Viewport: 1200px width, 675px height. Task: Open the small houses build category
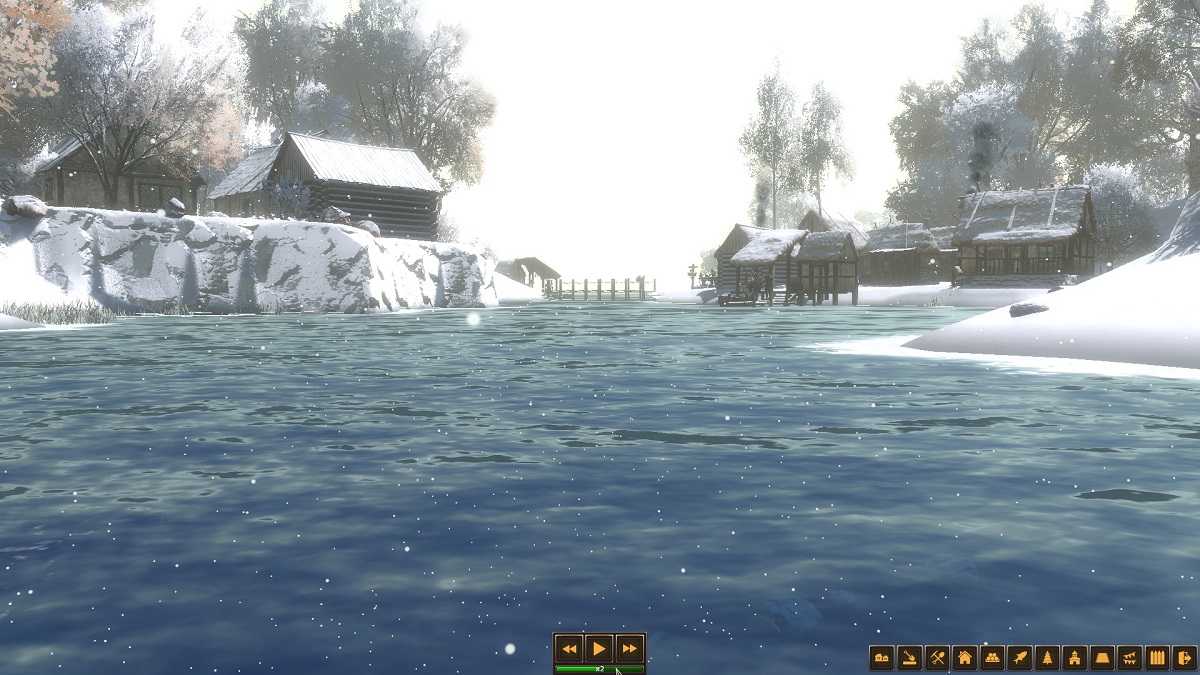pyautogui.click(x=881, y=658)
